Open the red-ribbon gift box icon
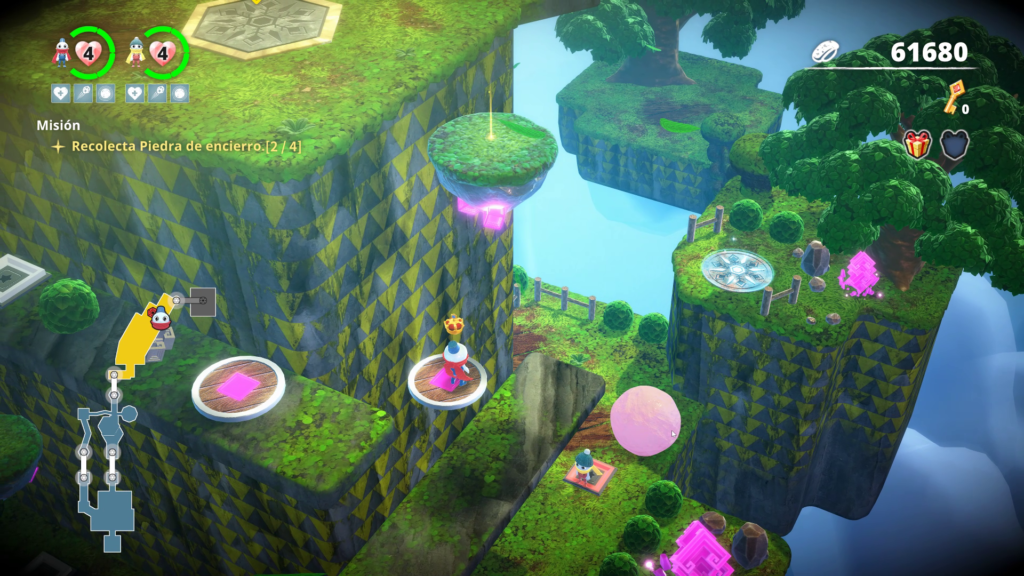The image size is (1024, 576). click(x=917, y=145)
